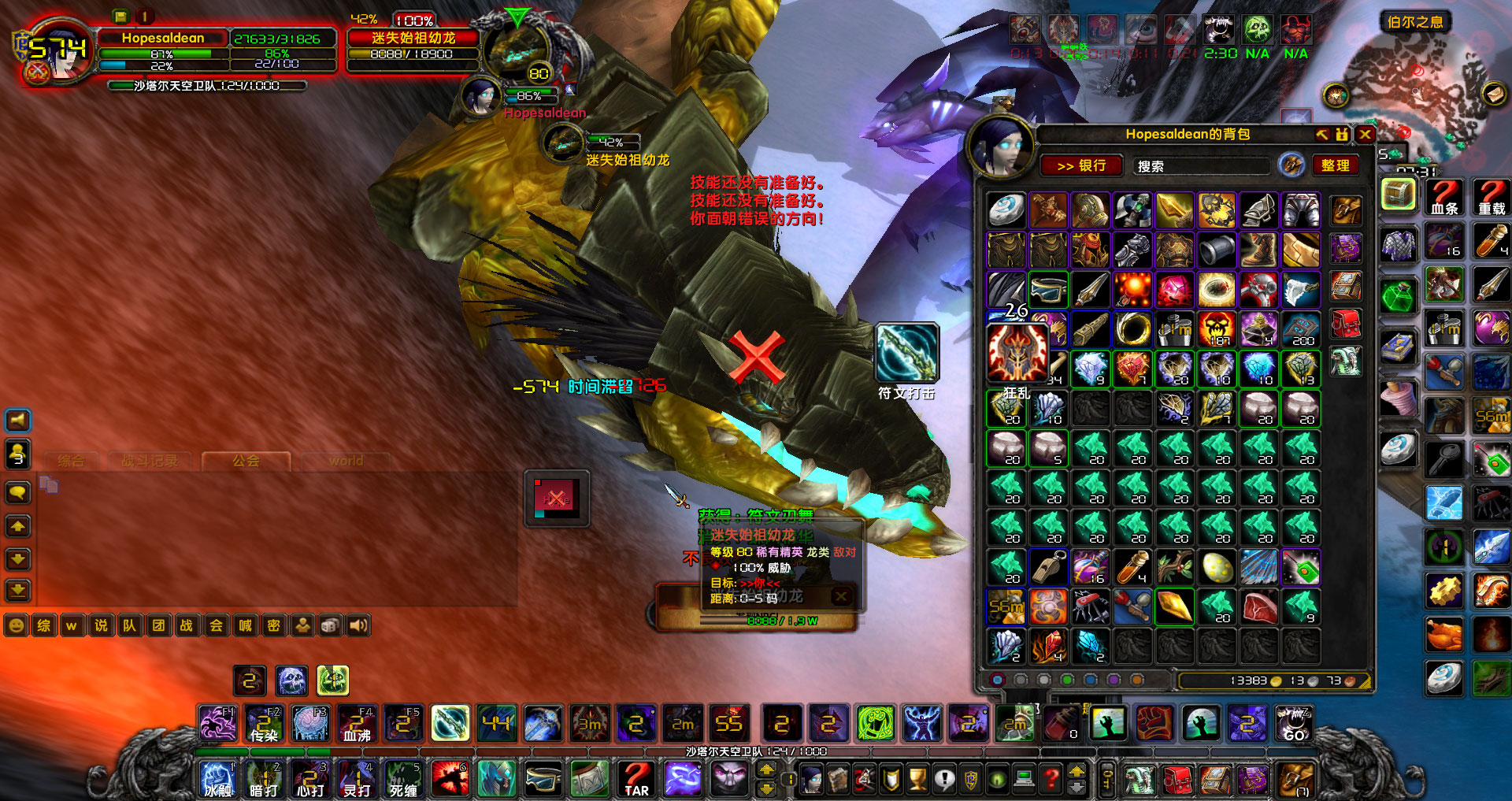Select the 冰触 ability on the action bar
Image resolution: width=1512 pixels, height=801 pixels.
tap(217, 780)
